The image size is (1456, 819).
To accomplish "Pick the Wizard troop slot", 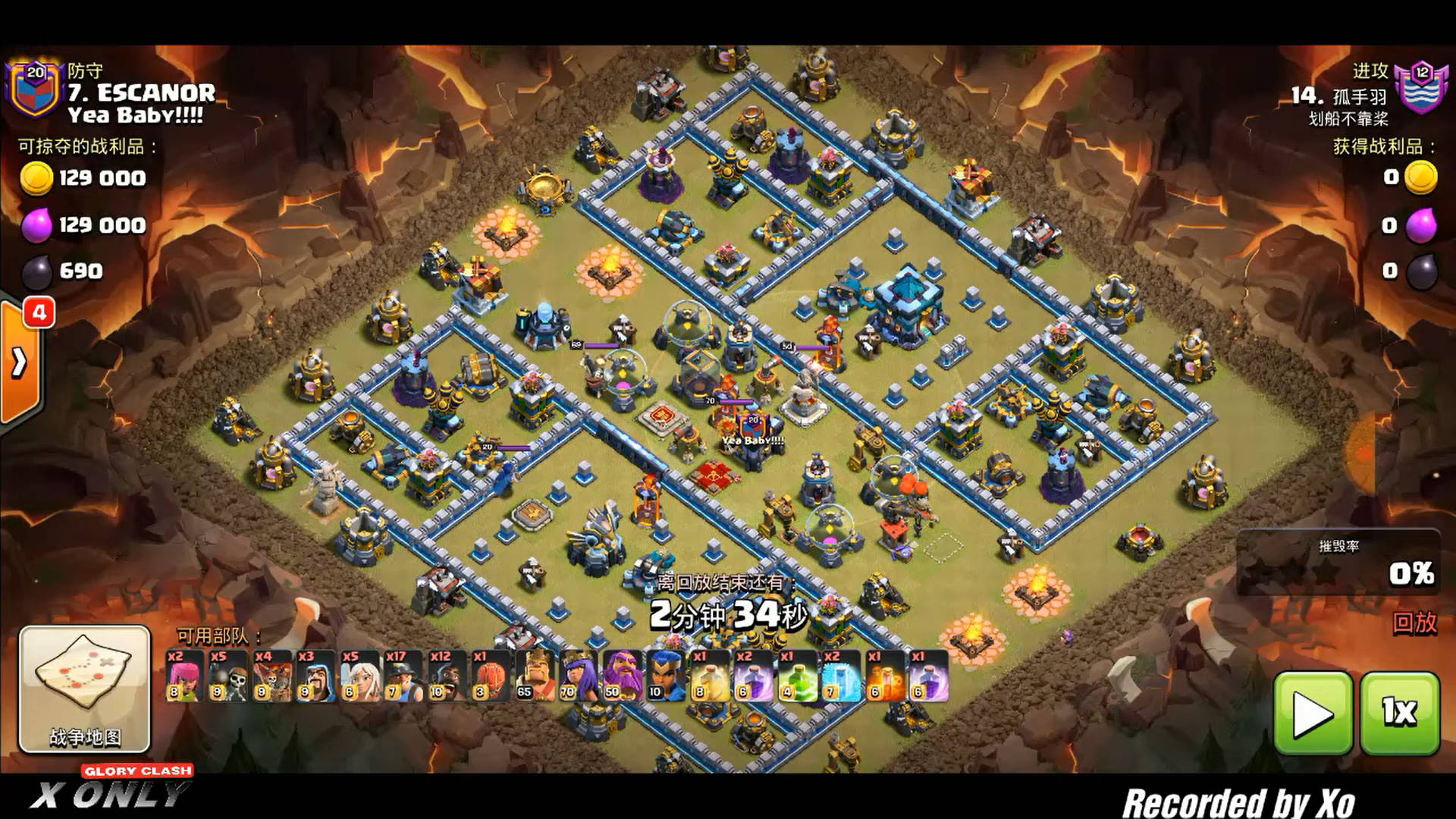I will click(315, 675).
